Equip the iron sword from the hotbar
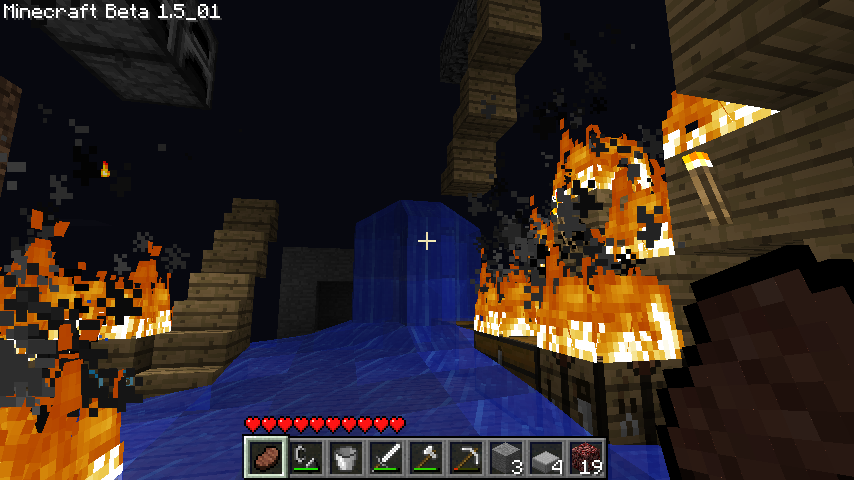Screen dimensions: 854x480 pyautogui.click(x=386, y=456)
